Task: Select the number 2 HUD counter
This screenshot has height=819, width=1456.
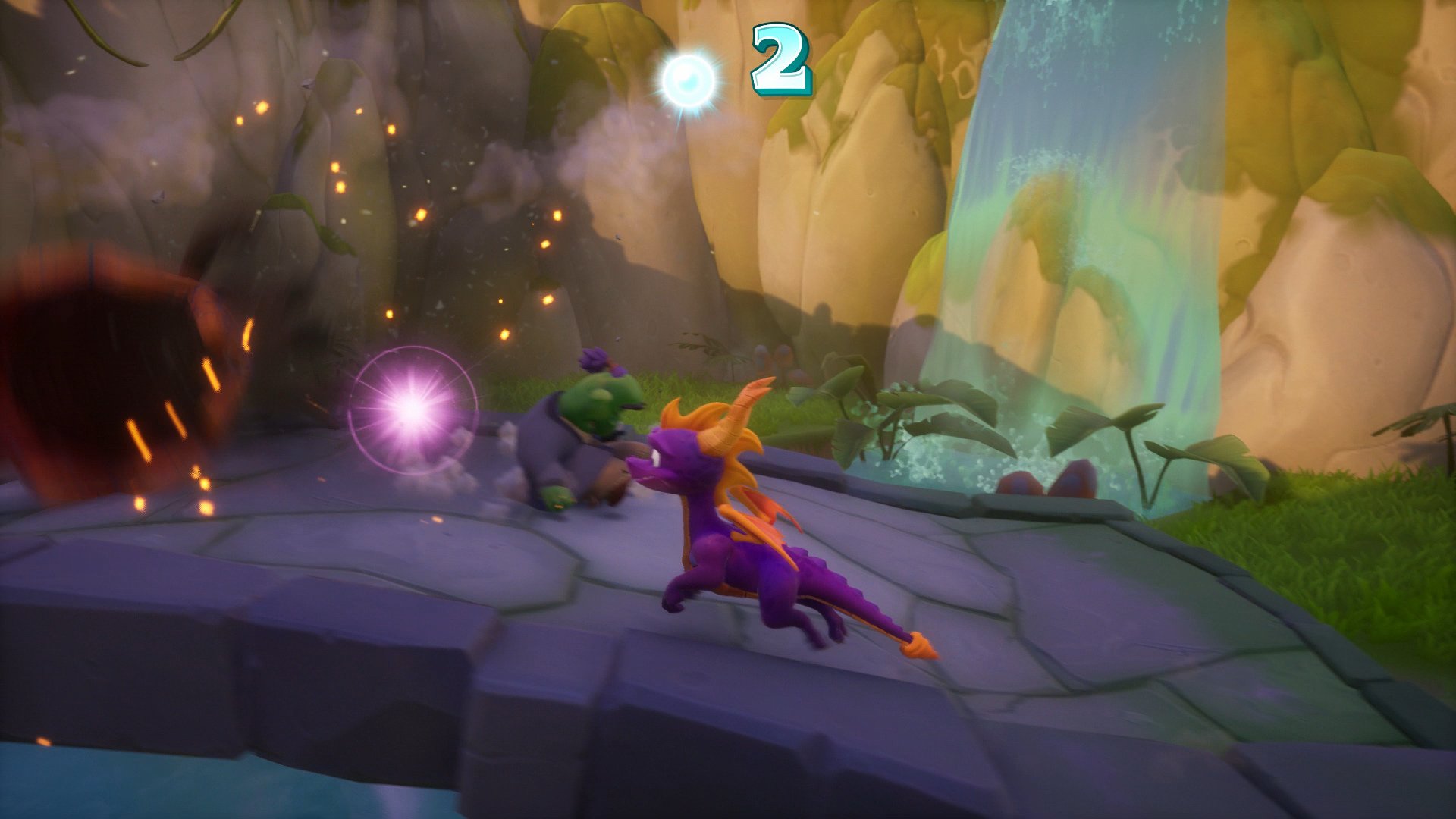Action: coord(781,61)
